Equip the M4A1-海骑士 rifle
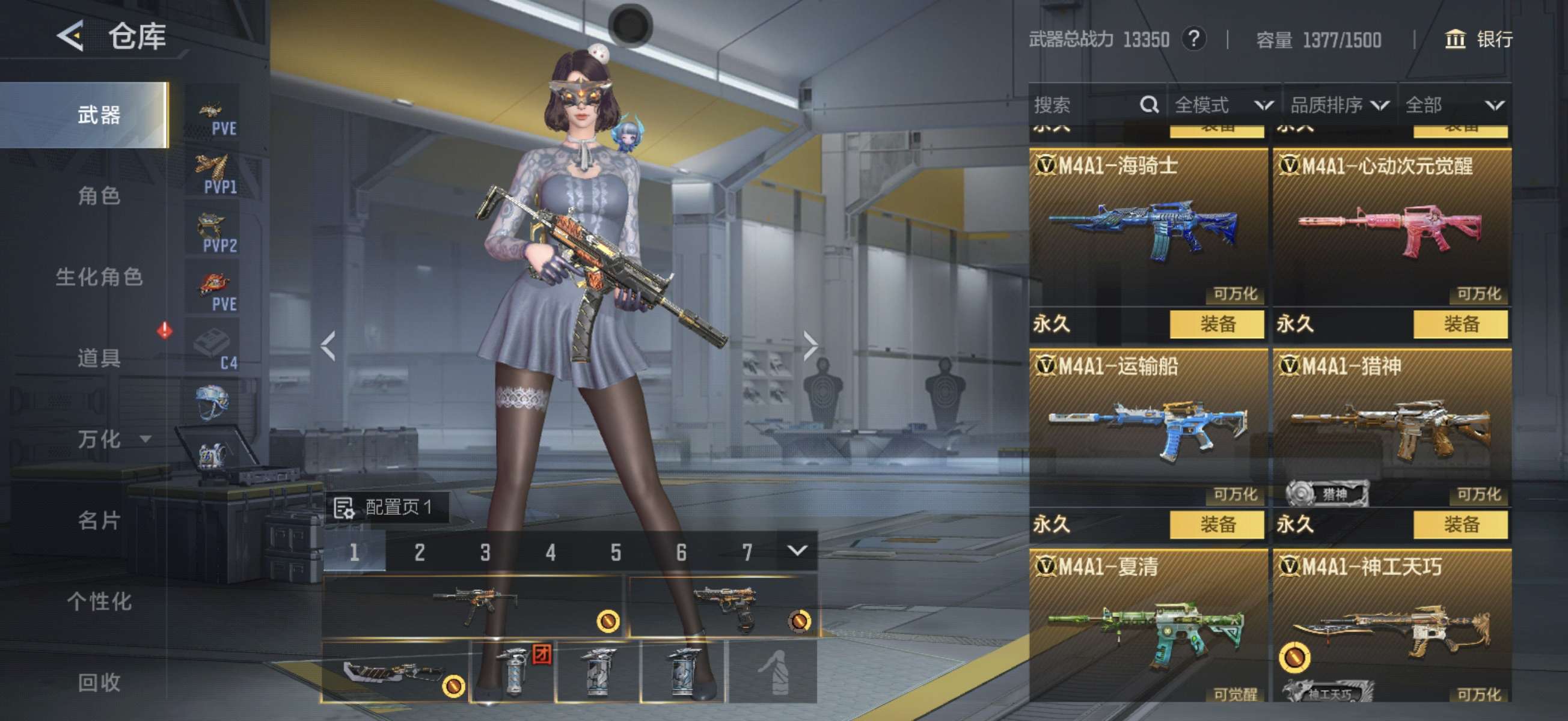Image resolution: width=1568 pixels, height=721 pixels. pyautogui.click(x=1216, y=324)
